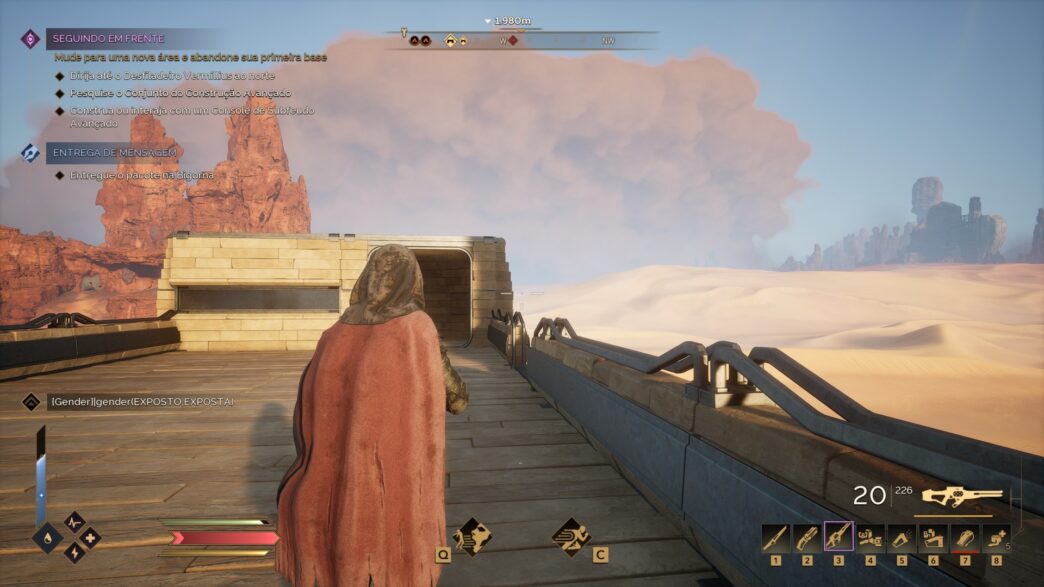
Task: Select the highlighted rifle in slot 3
Action: pyautogui.click(x=838, y=538)
